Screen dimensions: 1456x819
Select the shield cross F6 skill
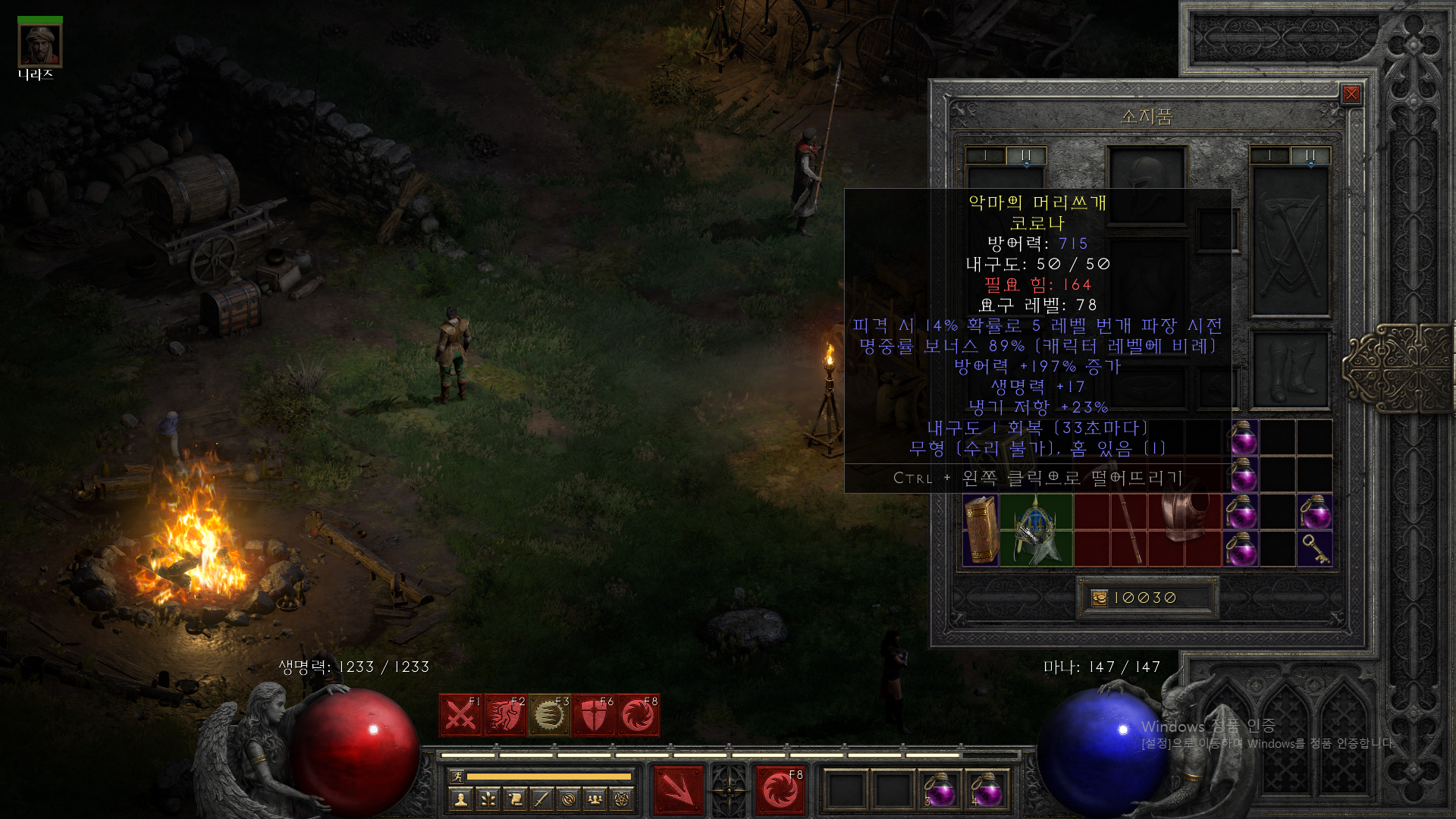point(595,715)
